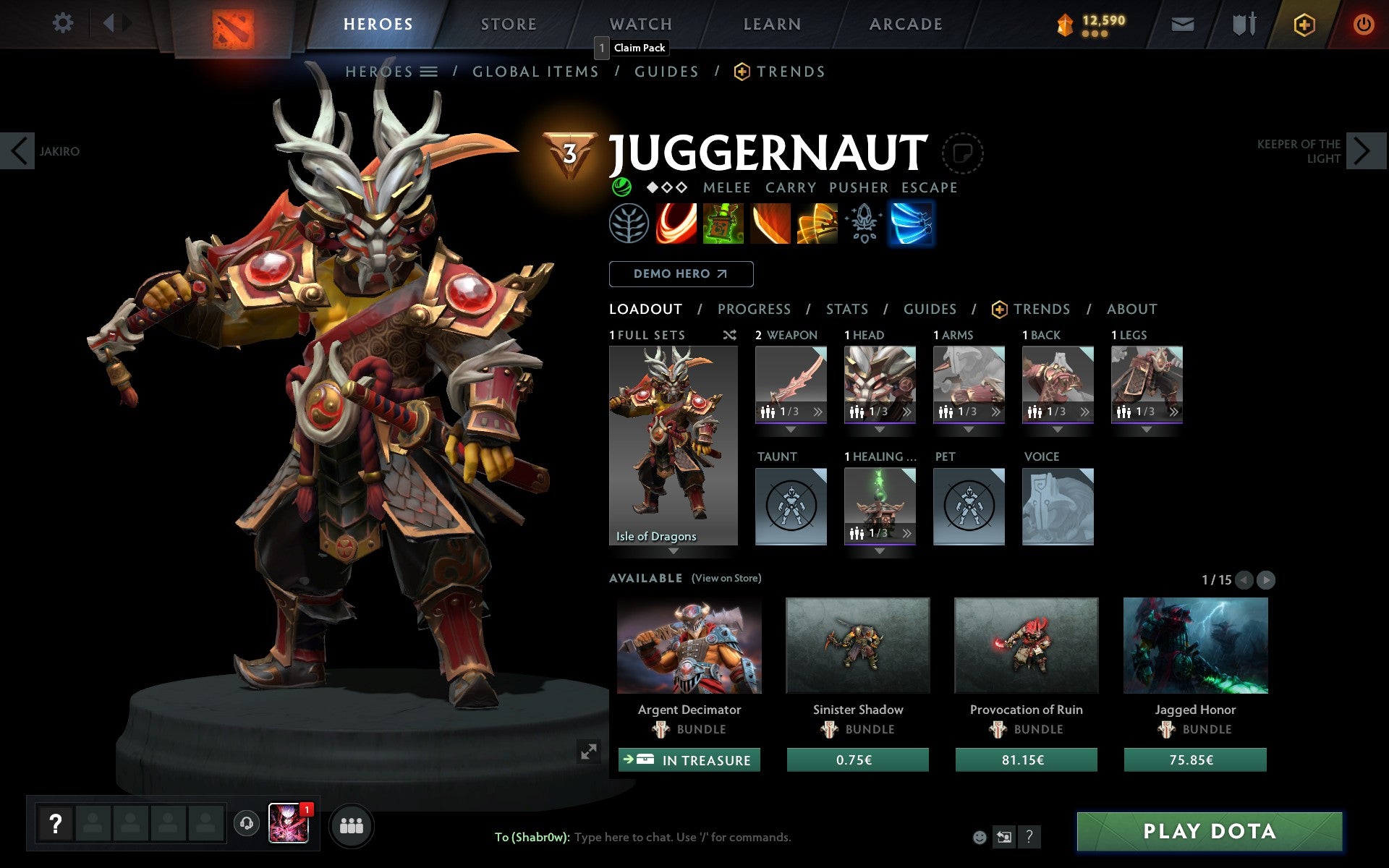Select the Blade Fury ability icon
The image size is (1389, 868).
677,224
